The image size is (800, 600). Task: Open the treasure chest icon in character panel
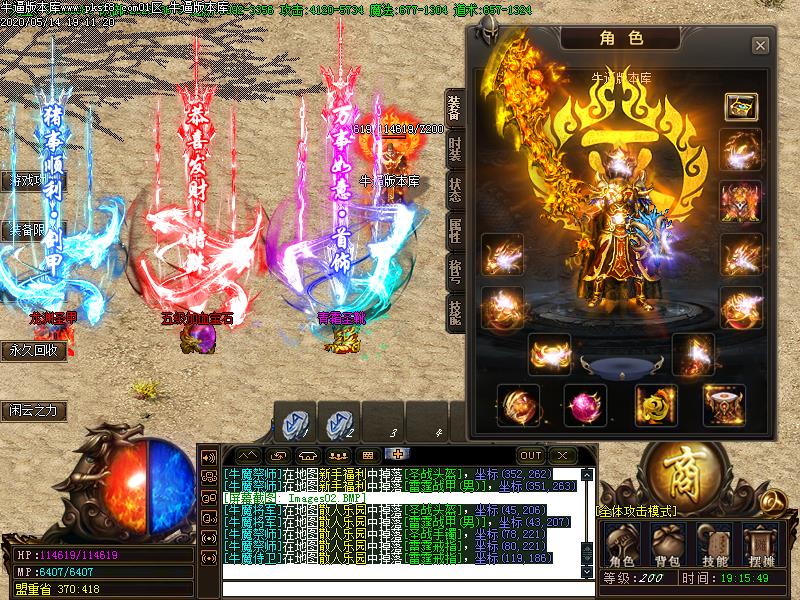741,106
